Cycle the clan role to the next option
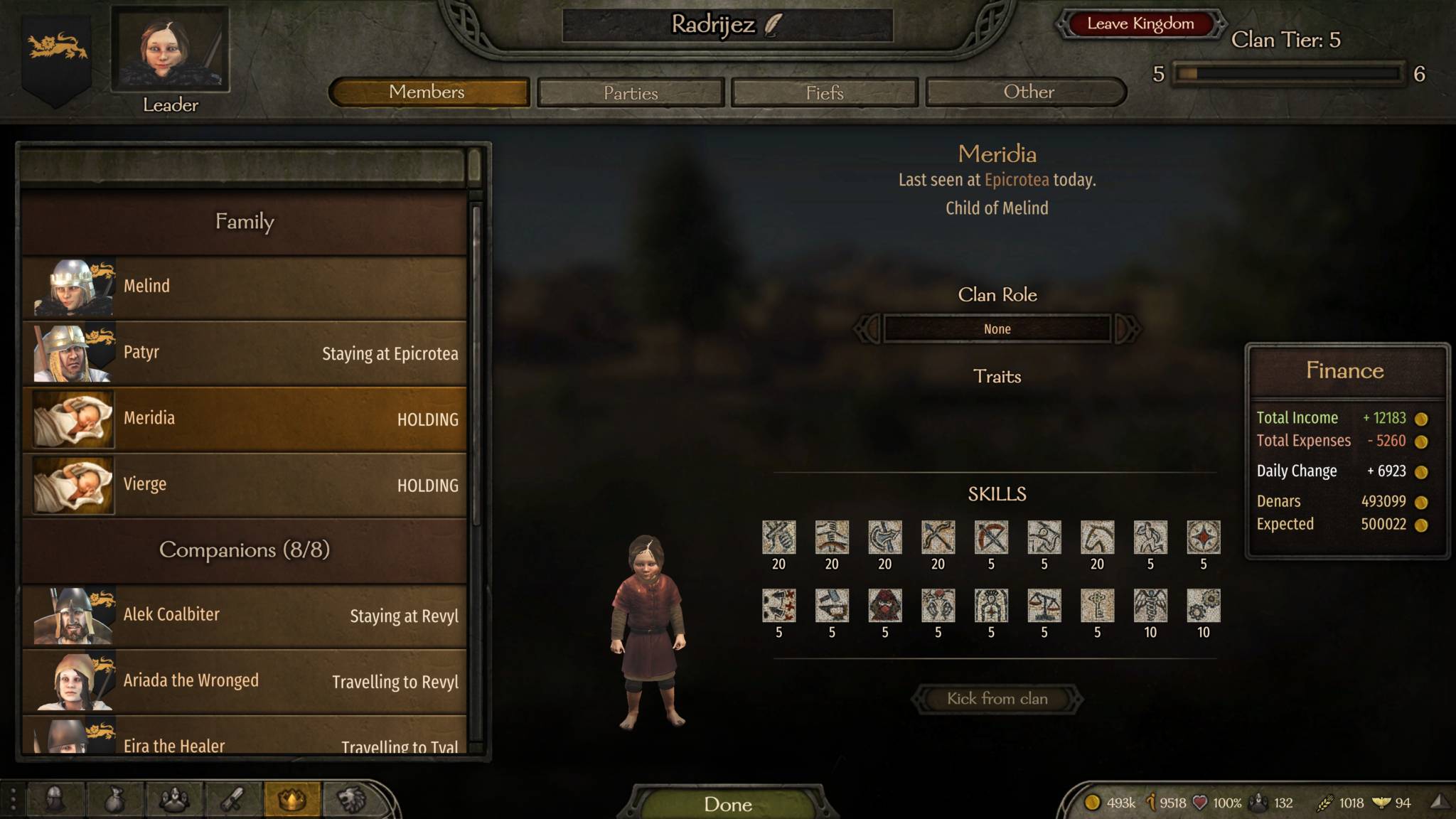 click(1127, 329)
